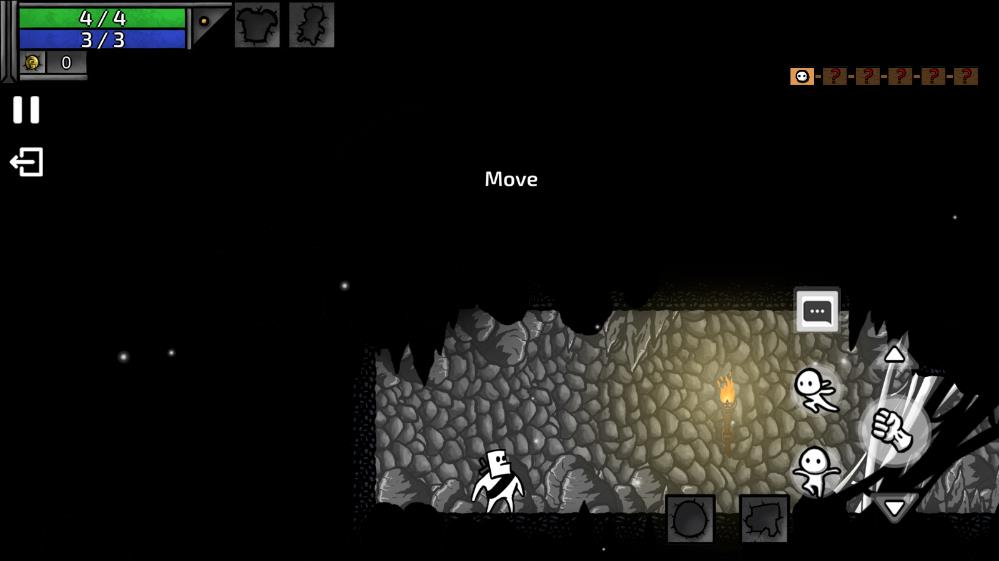Tap the up arrow control
The image size is (999, 561).
click(x=894, y=355)
